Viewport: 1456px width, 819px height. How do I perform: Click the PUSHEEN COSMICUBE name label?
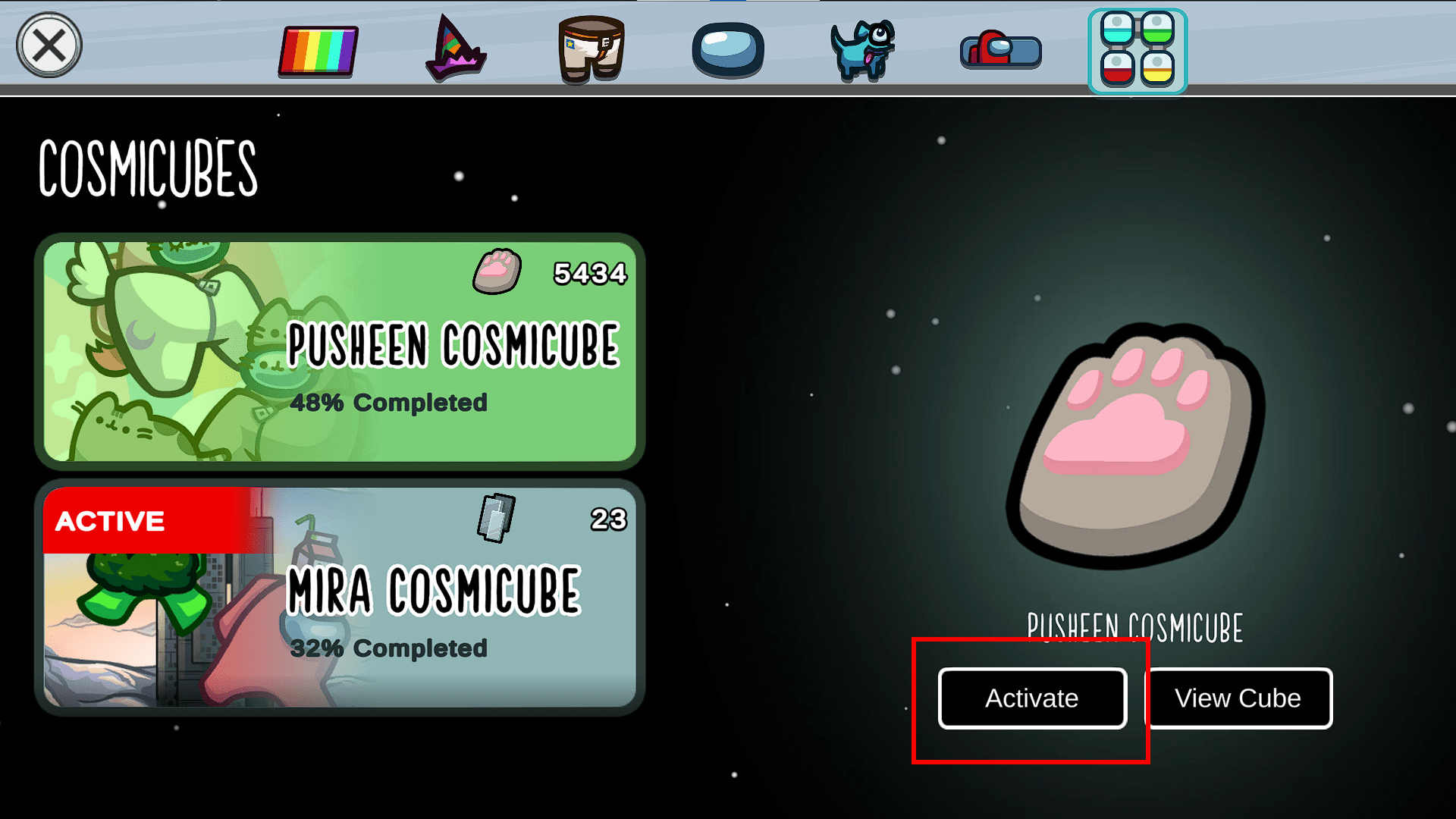tap(1134, 626)
